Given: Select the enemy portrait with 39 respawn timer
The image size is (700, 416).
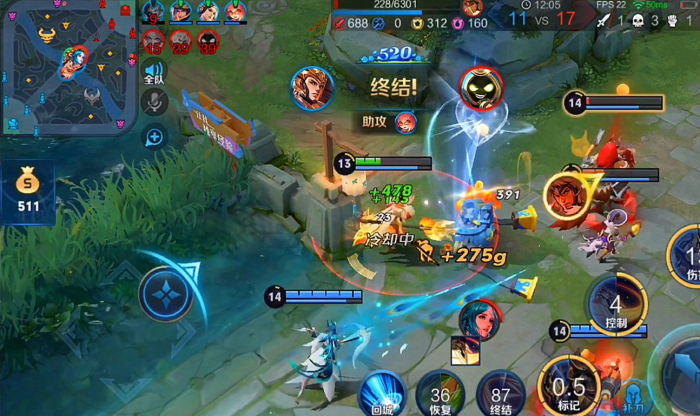Looking at the screenshot, I should tap(208, 41).
